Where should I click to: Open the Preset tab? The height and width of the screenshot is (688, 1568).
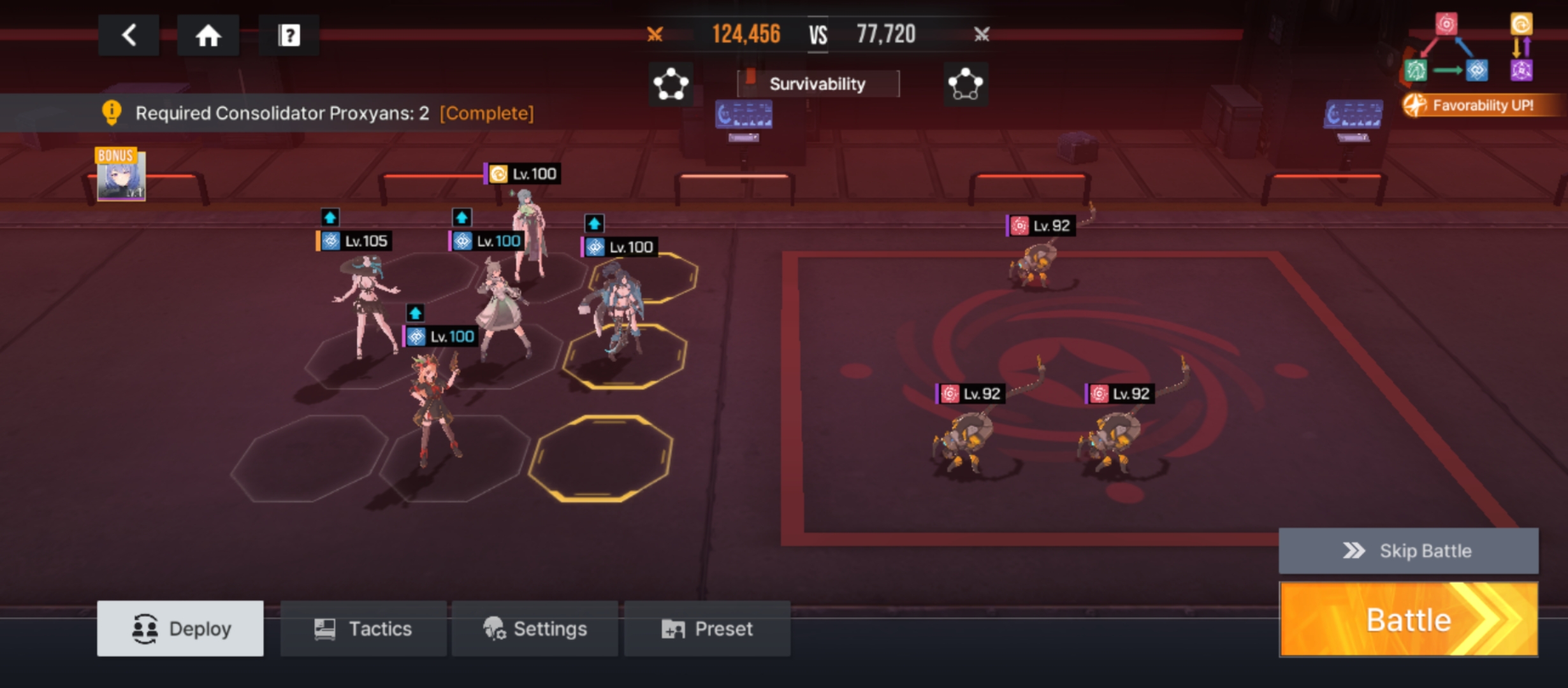coord(707,629)
